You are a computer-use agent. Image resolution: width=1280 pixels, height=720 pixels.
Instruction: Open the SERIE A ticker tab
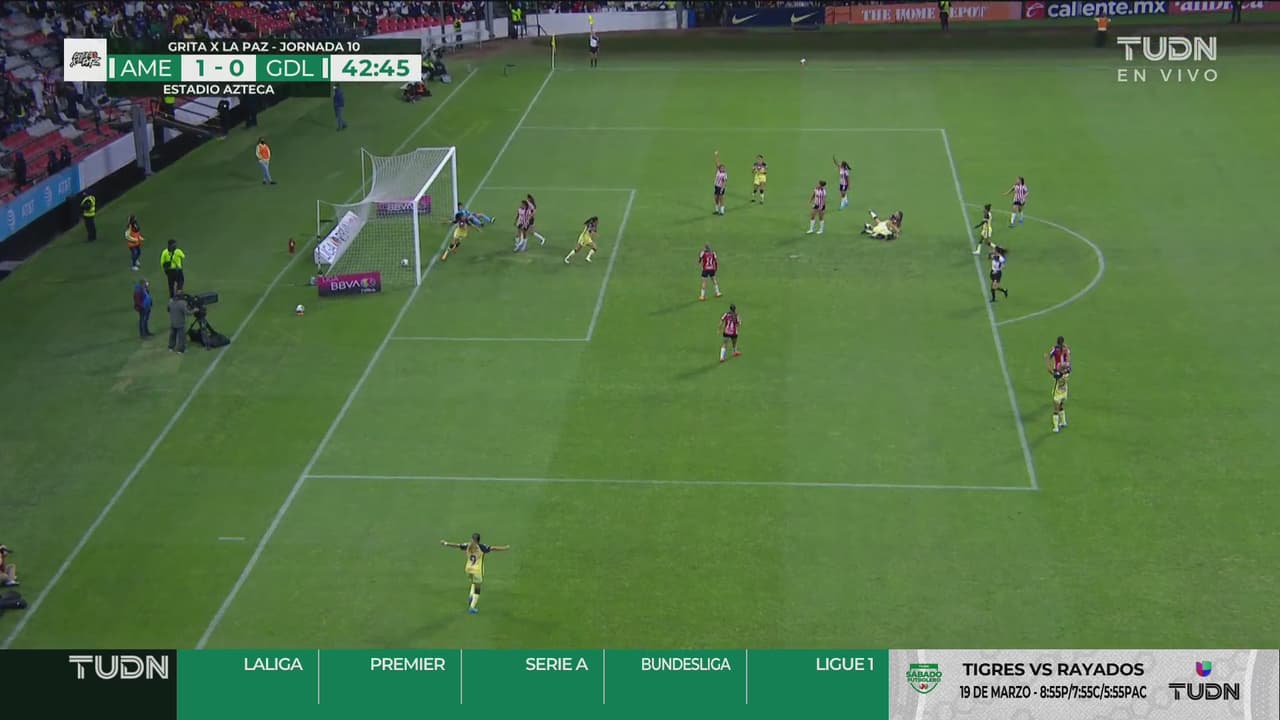[556, 665]
